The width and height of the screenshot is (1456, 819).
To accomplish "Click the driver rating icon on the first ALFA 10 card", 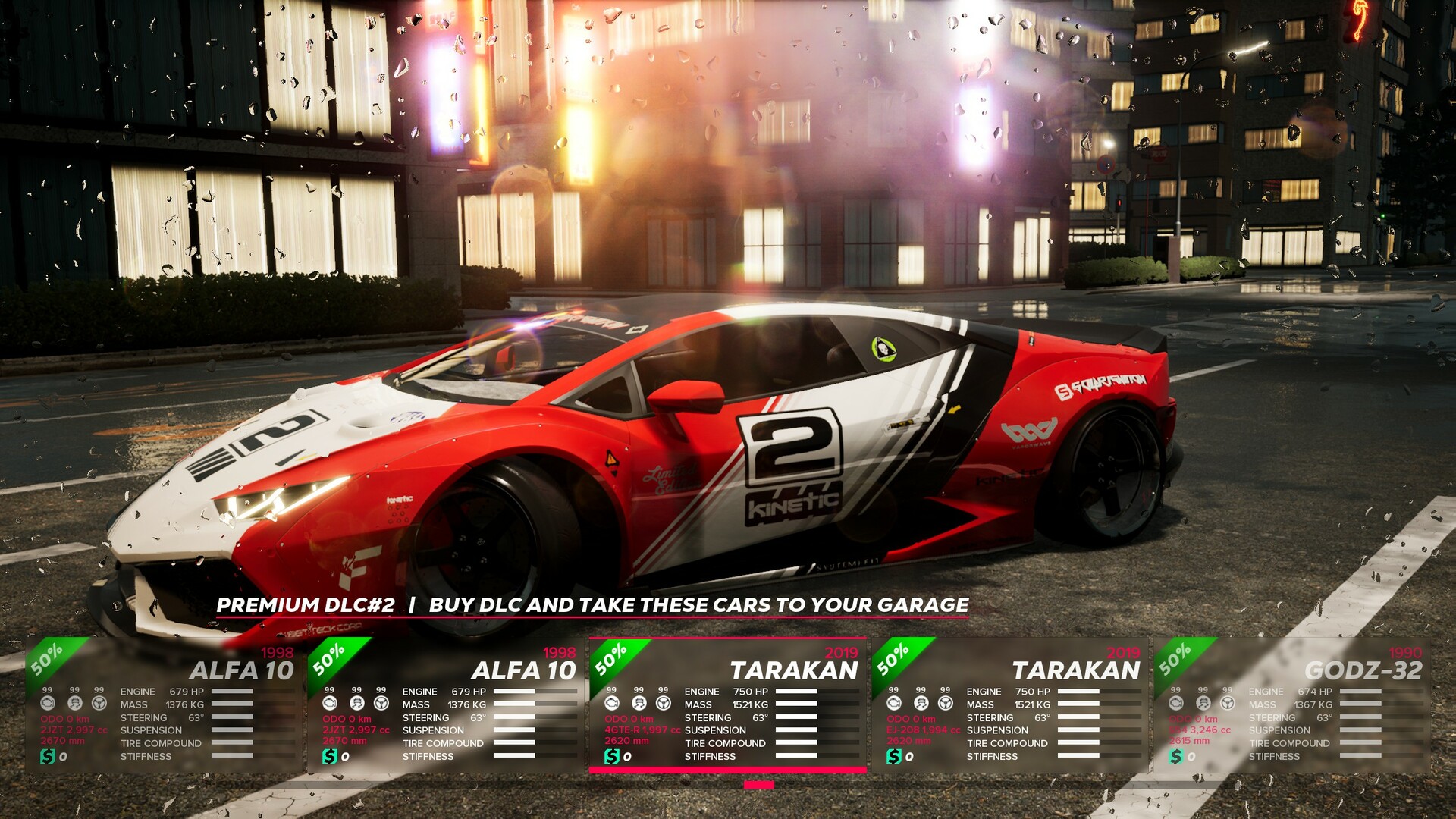I will tap(74, 704).
